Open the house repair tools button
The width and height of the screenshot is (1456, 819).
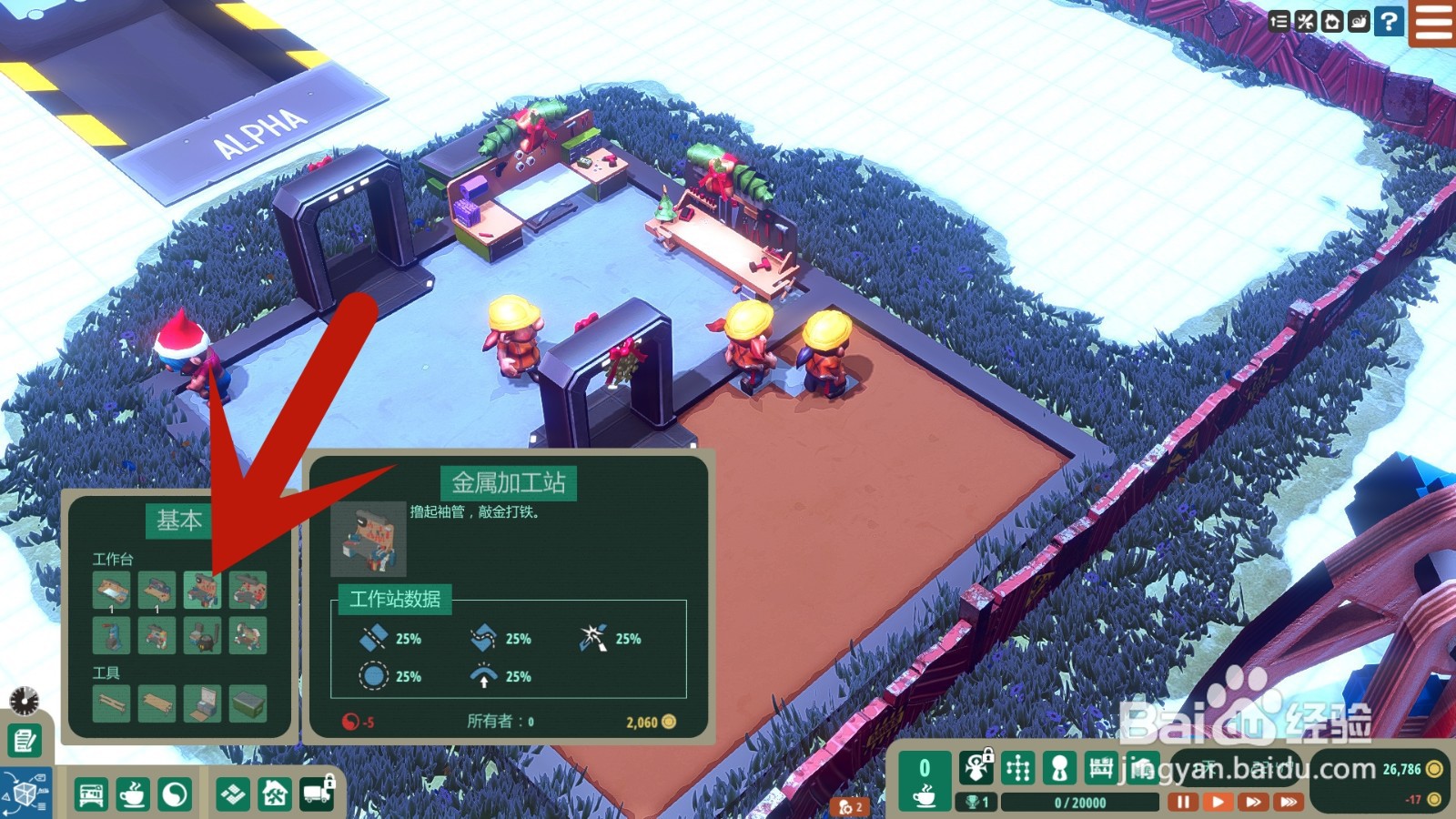click(275, 795)
